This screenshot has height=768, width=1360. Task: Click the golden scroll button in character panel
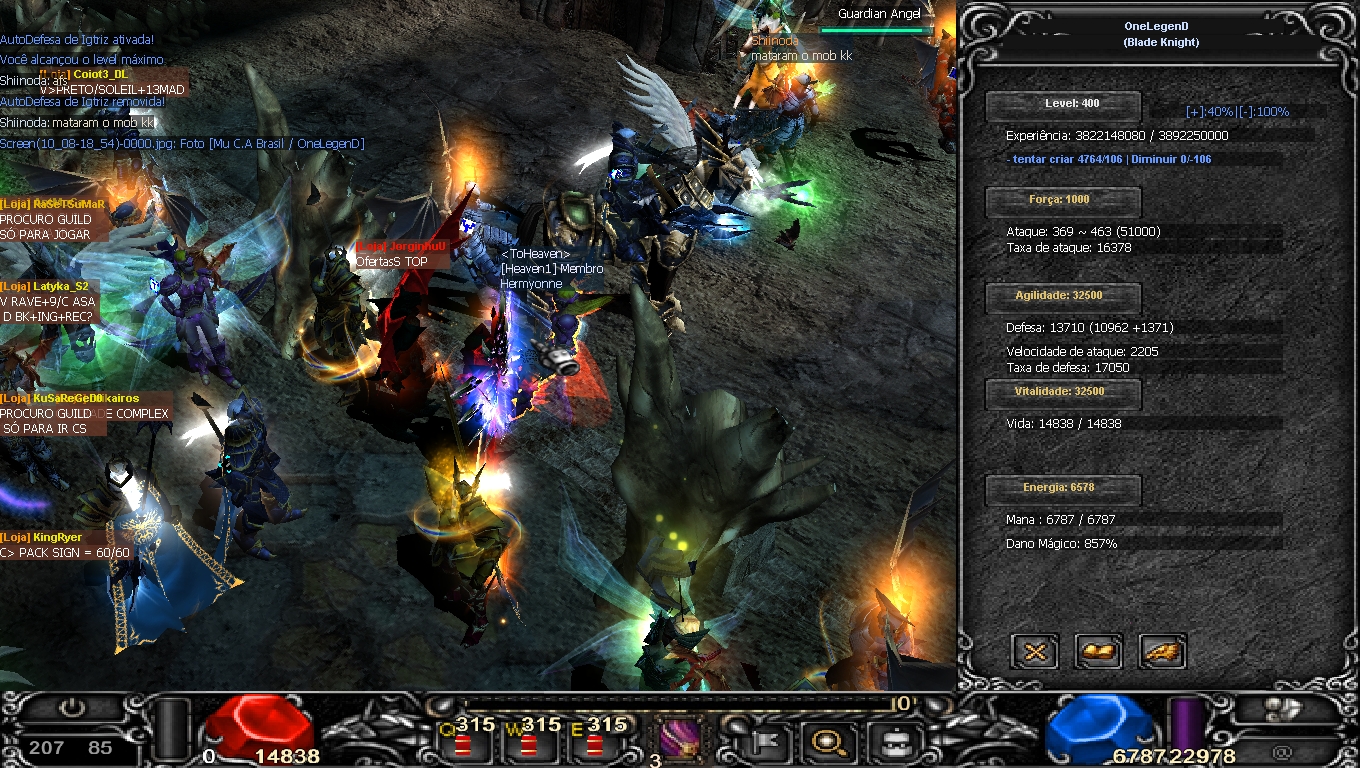1098,652
